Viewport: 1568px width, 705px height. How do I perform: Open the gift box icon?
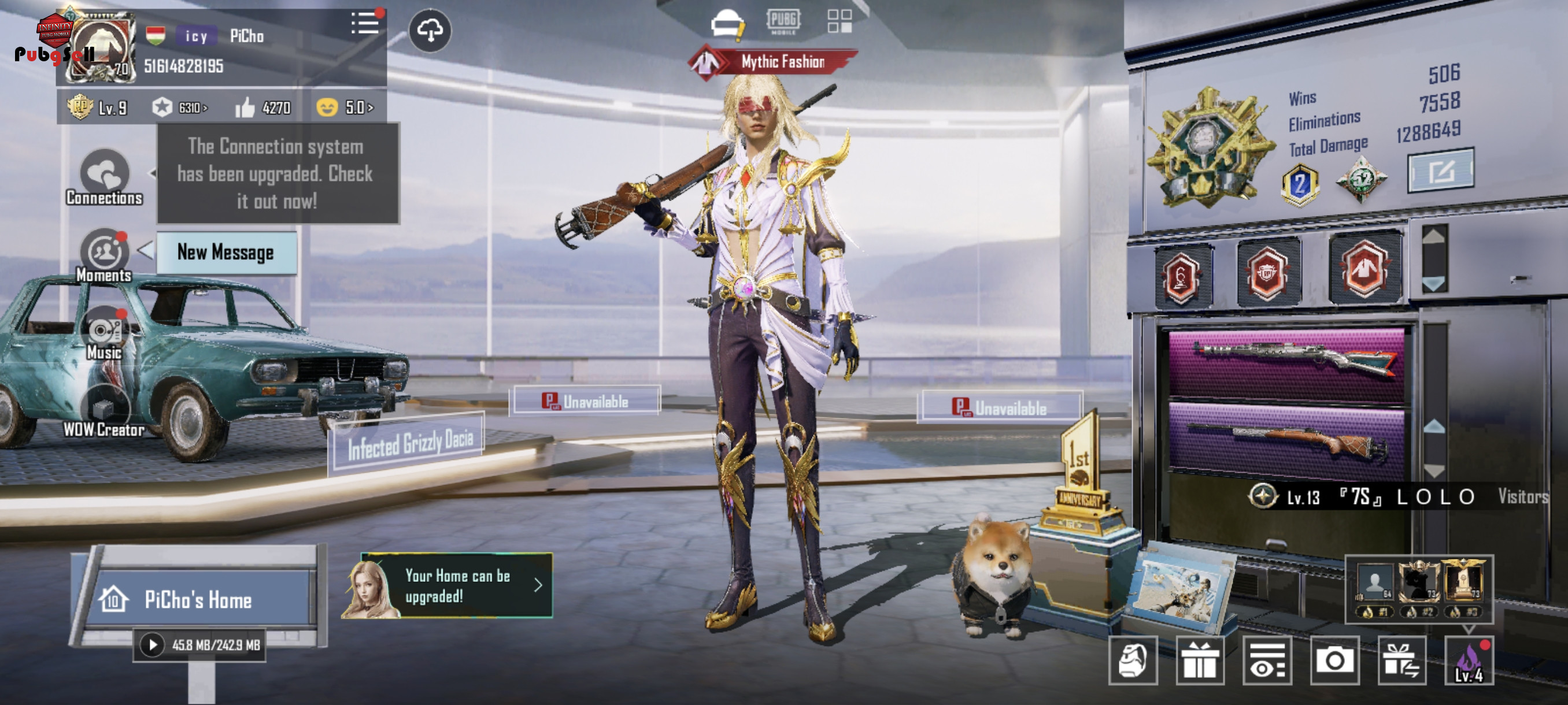click(x=1199, y=660)
